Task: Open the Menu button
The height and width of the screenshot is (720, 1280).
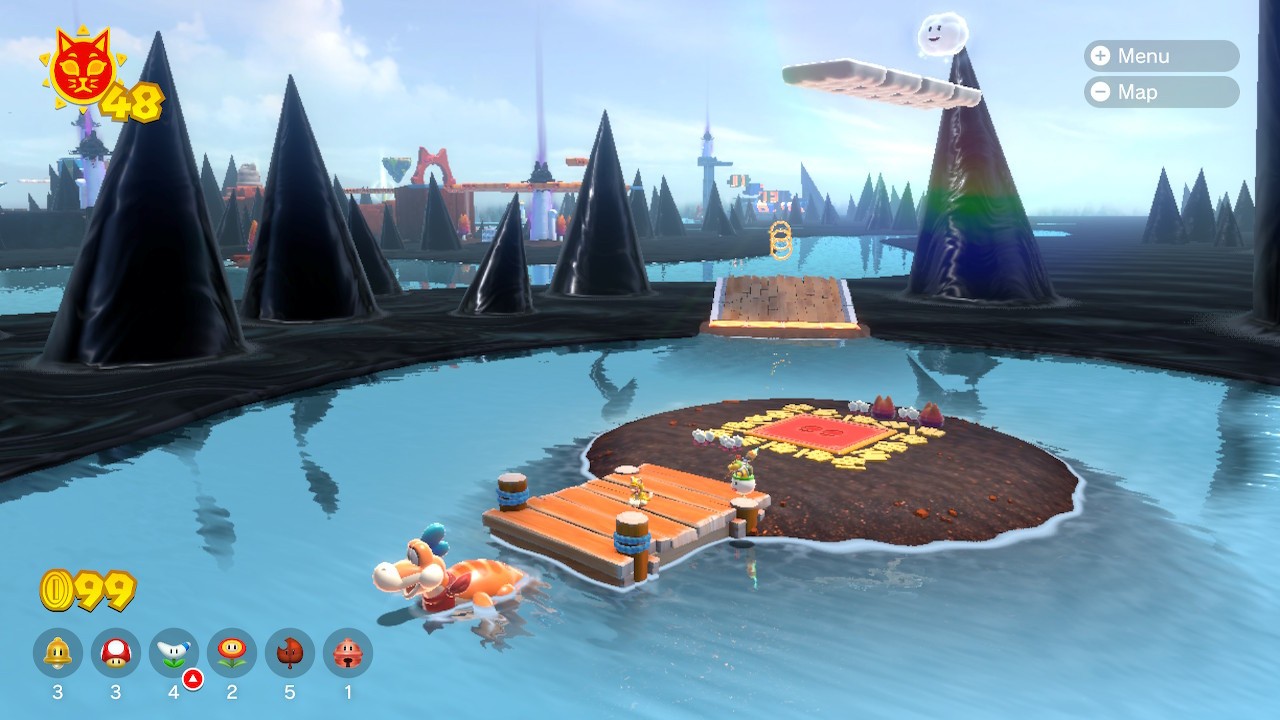Action: pyautogui.click(x=1160, y=56)
